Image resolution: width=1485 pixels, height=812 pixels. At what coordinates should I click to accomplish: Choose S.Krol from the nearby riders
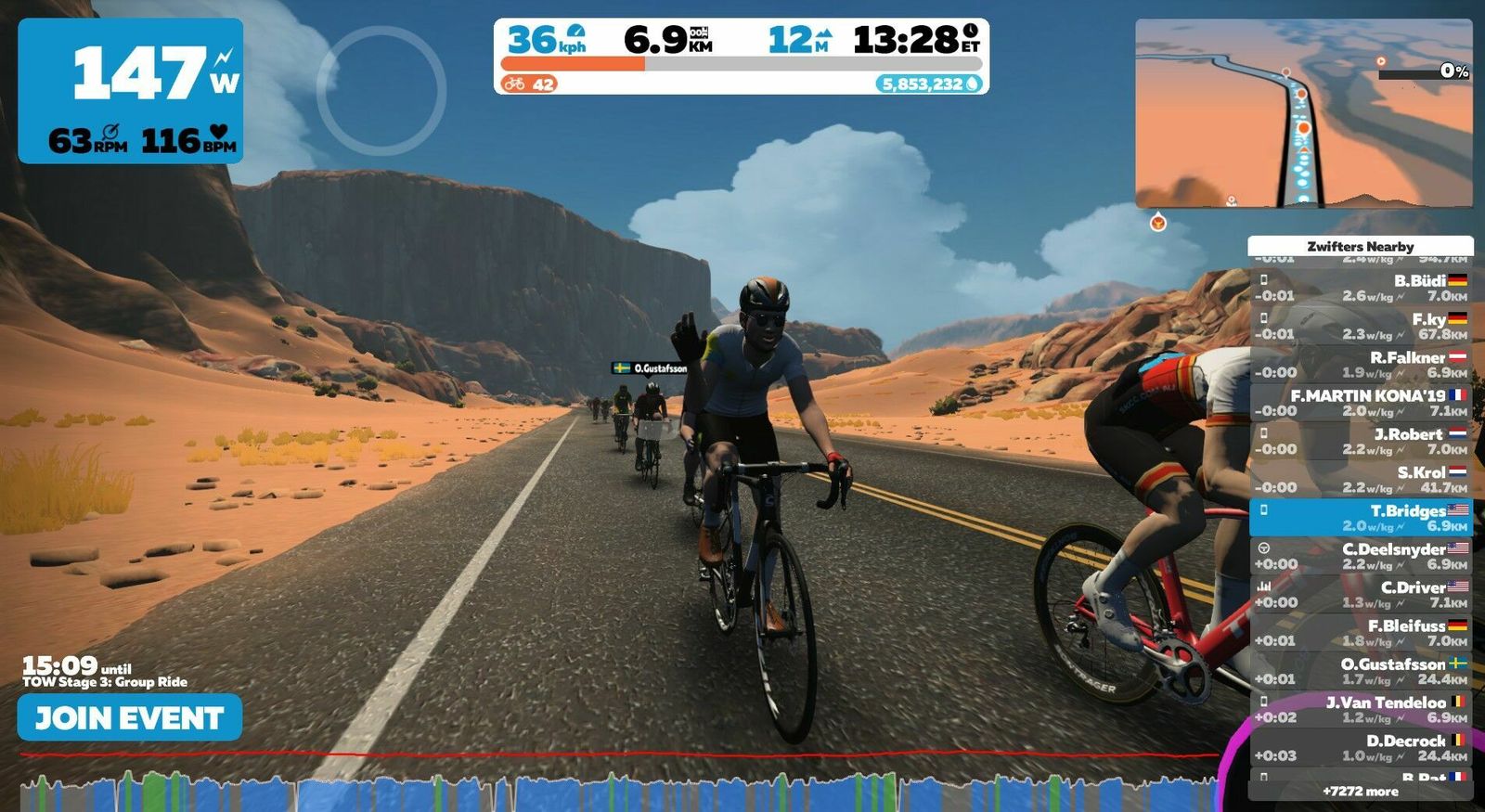(x=1360, y=479)
